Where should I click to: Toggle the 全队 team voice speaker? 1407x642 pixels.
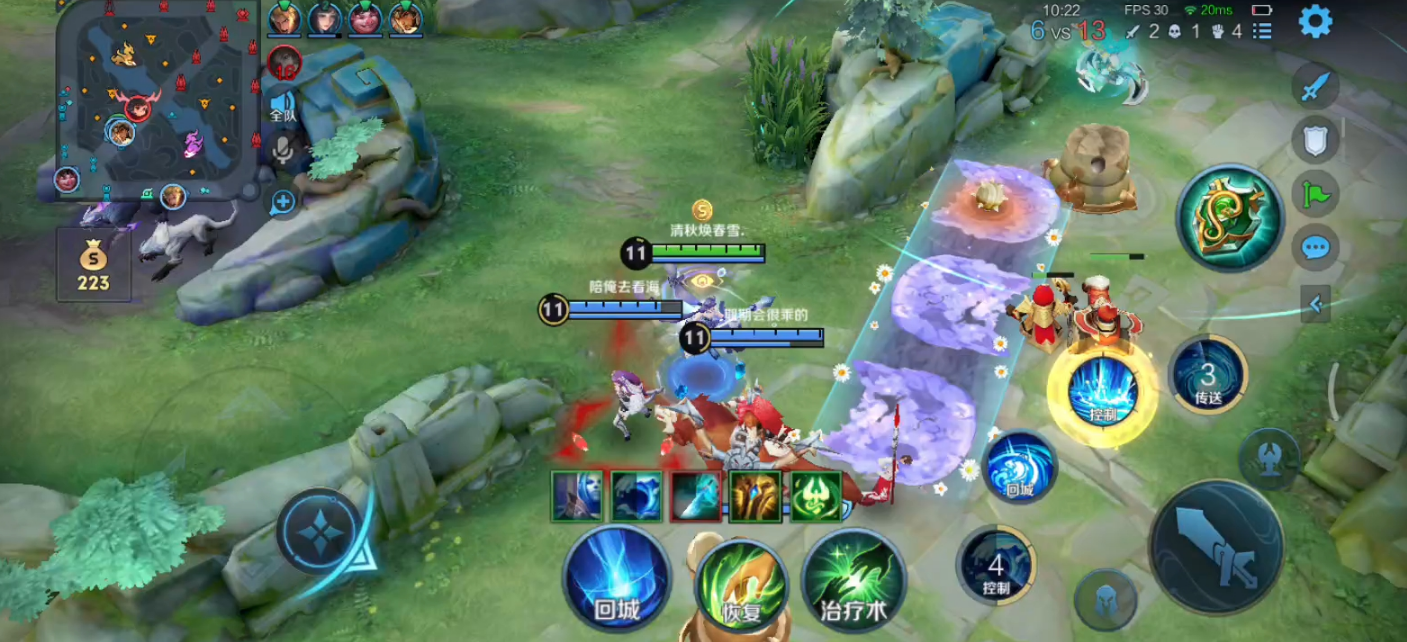pyautogui.click(x=283, y=106)
